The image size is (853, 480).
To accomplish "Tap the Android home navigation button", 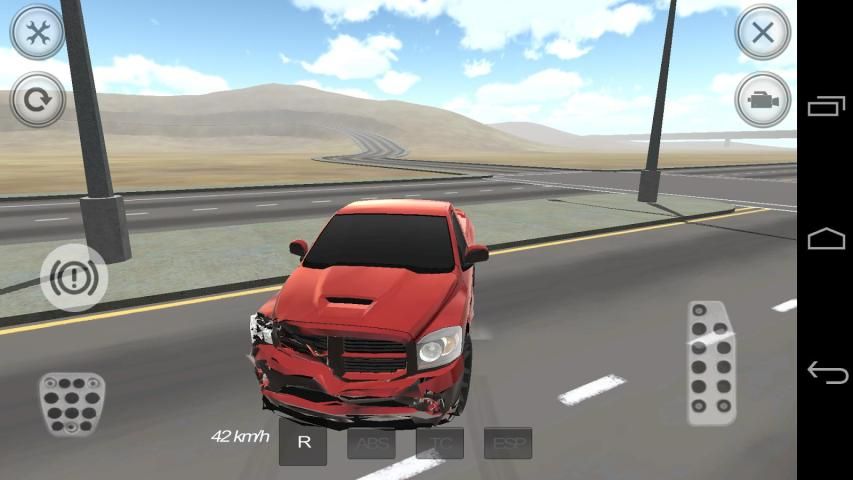I will point(826,239).
